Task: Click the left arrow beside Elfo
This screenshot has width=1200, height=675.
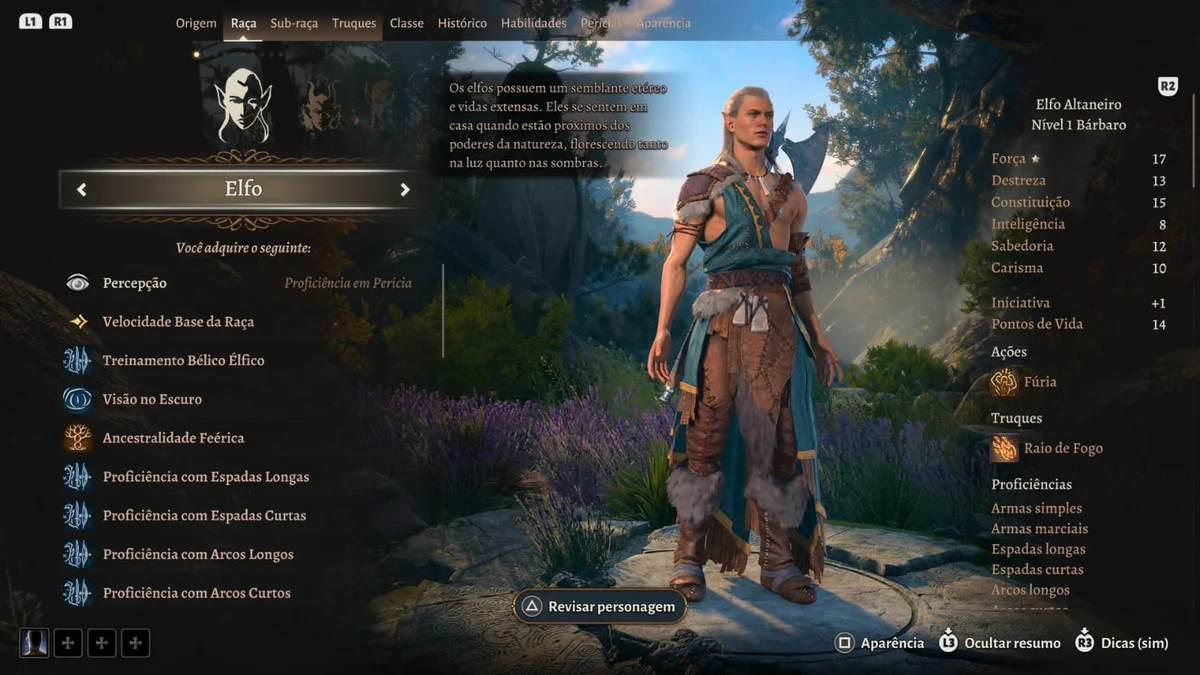Action: (x=82, y=189)
